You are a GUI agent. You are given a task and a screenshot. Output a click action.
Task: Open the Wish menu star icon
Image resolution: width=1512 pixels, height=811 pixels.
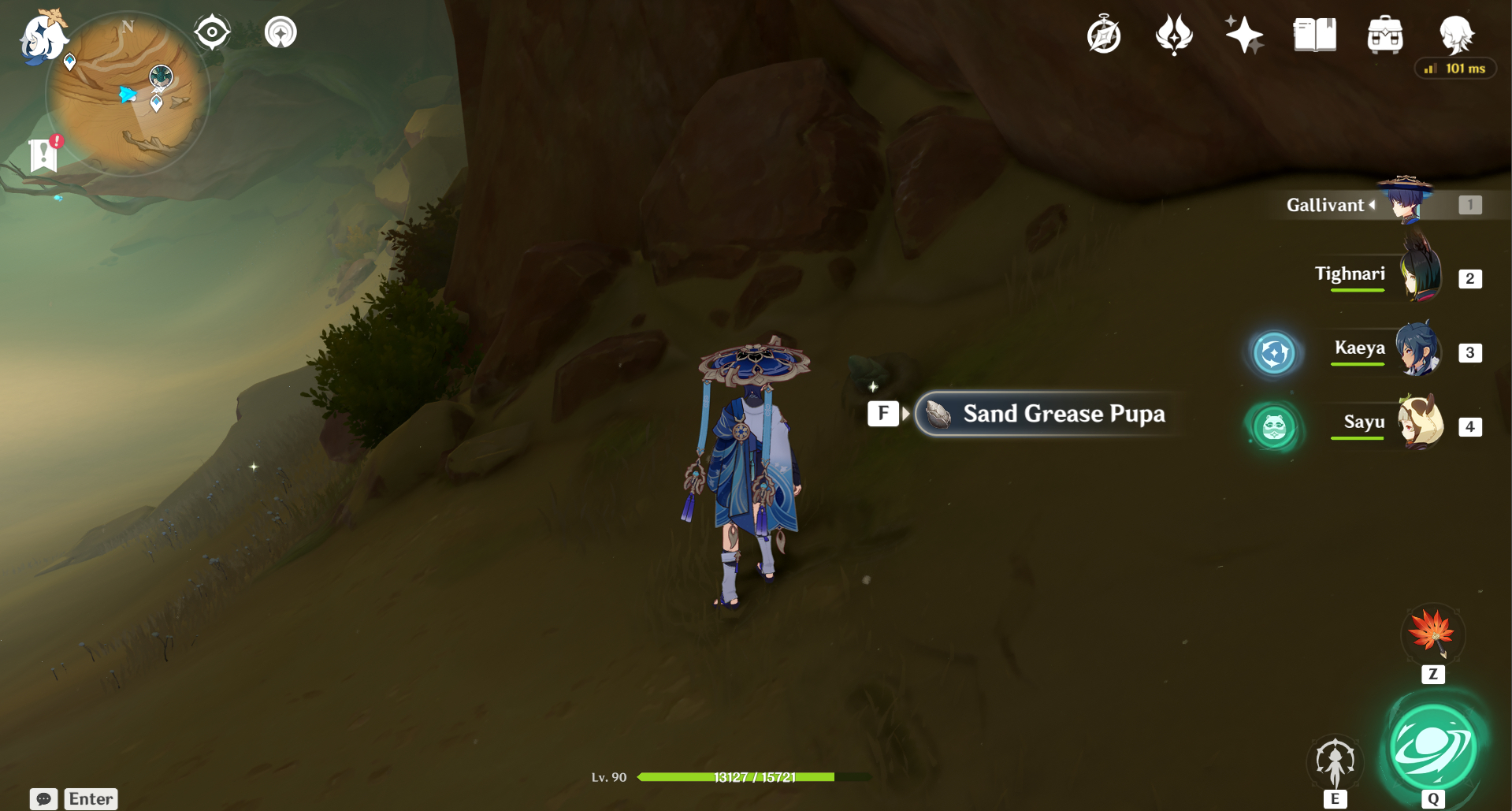pyautogui.click(x=1243, y=34)
